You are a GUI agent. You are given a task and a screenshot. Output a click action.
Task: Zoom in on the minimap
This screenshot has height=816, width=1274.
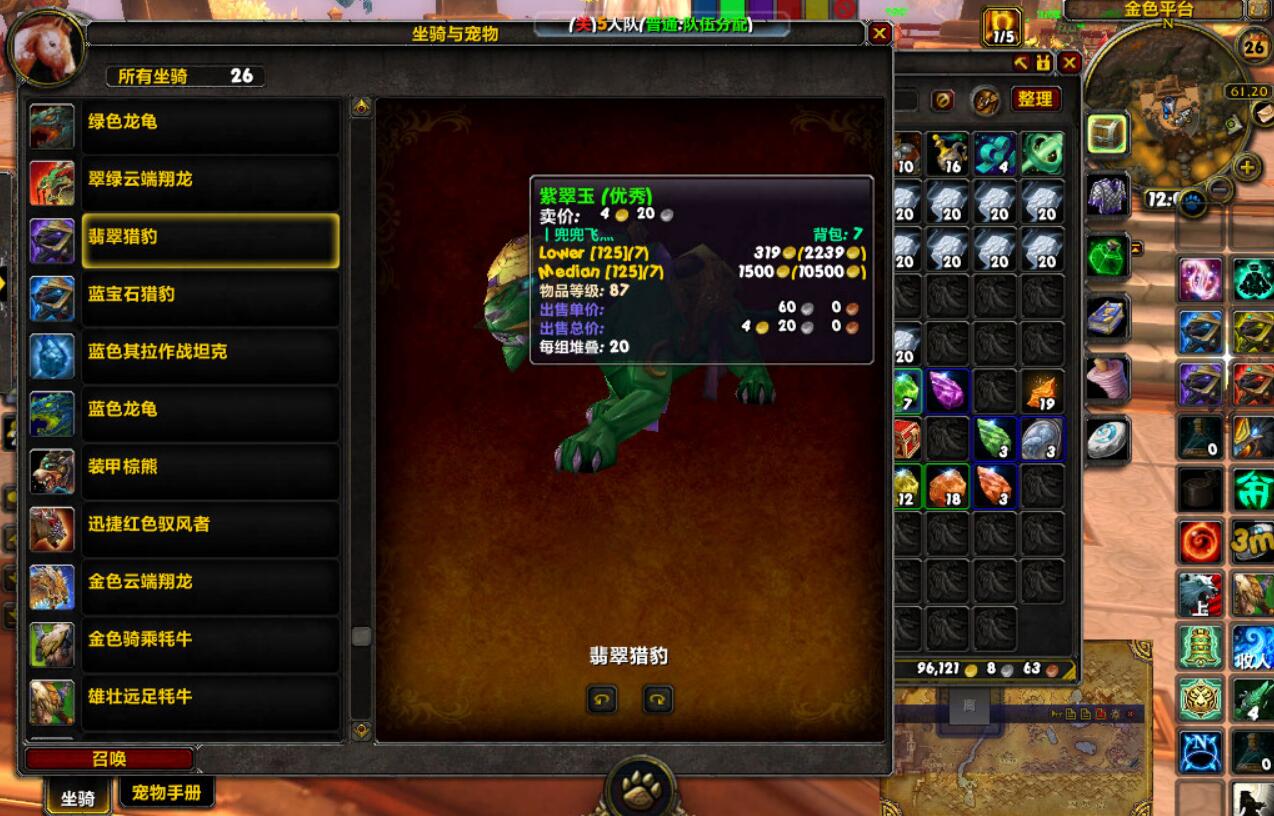1246,167
